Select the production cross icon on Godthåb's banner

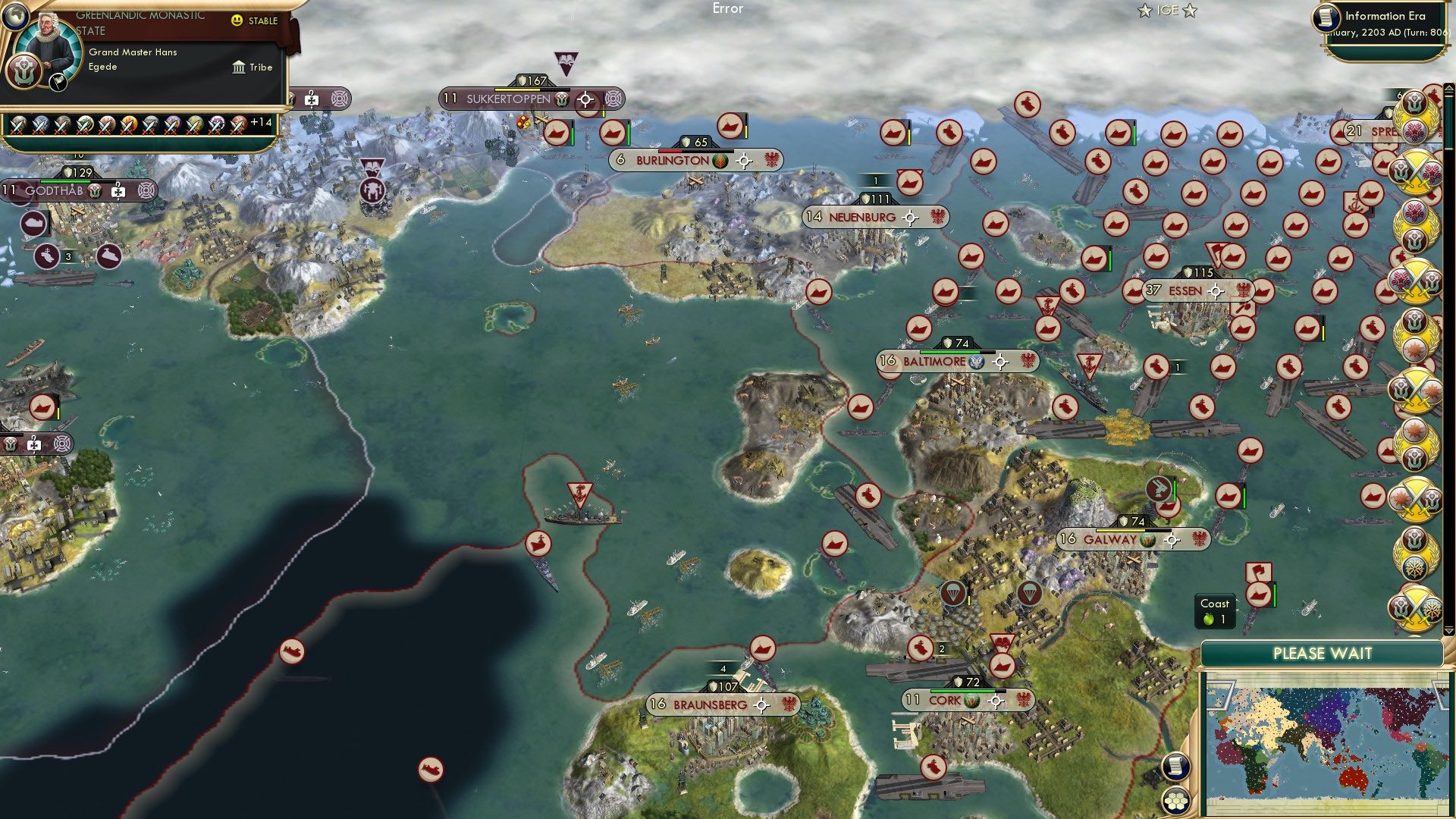click(x=118, y=192)
